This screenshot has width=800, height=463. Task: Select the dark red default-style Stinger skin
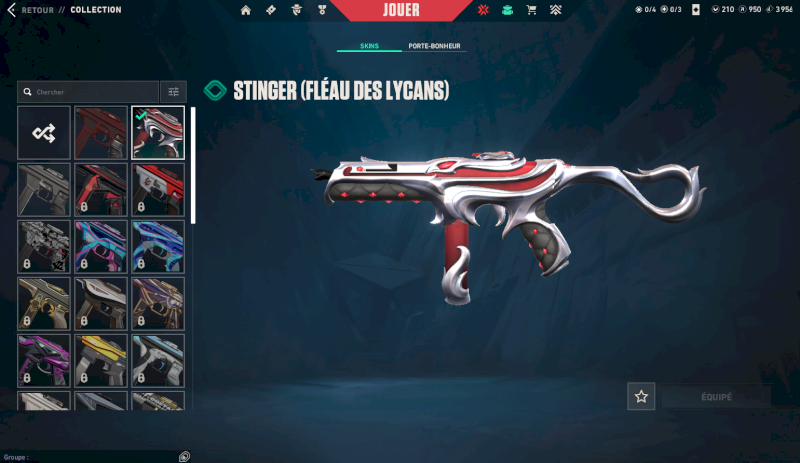click(x=101, y=132)
